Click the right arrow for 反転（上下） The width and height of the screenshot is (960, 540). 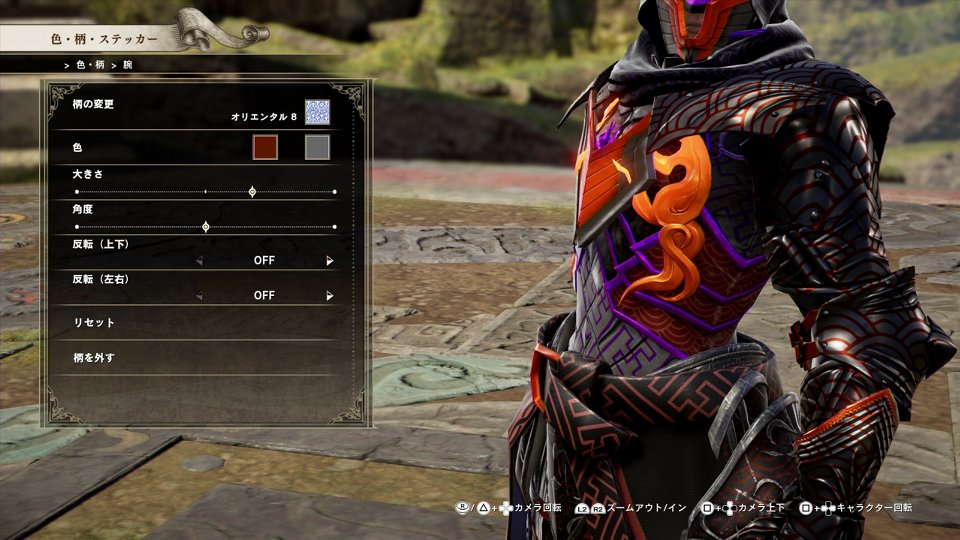(x=329, y=261)
